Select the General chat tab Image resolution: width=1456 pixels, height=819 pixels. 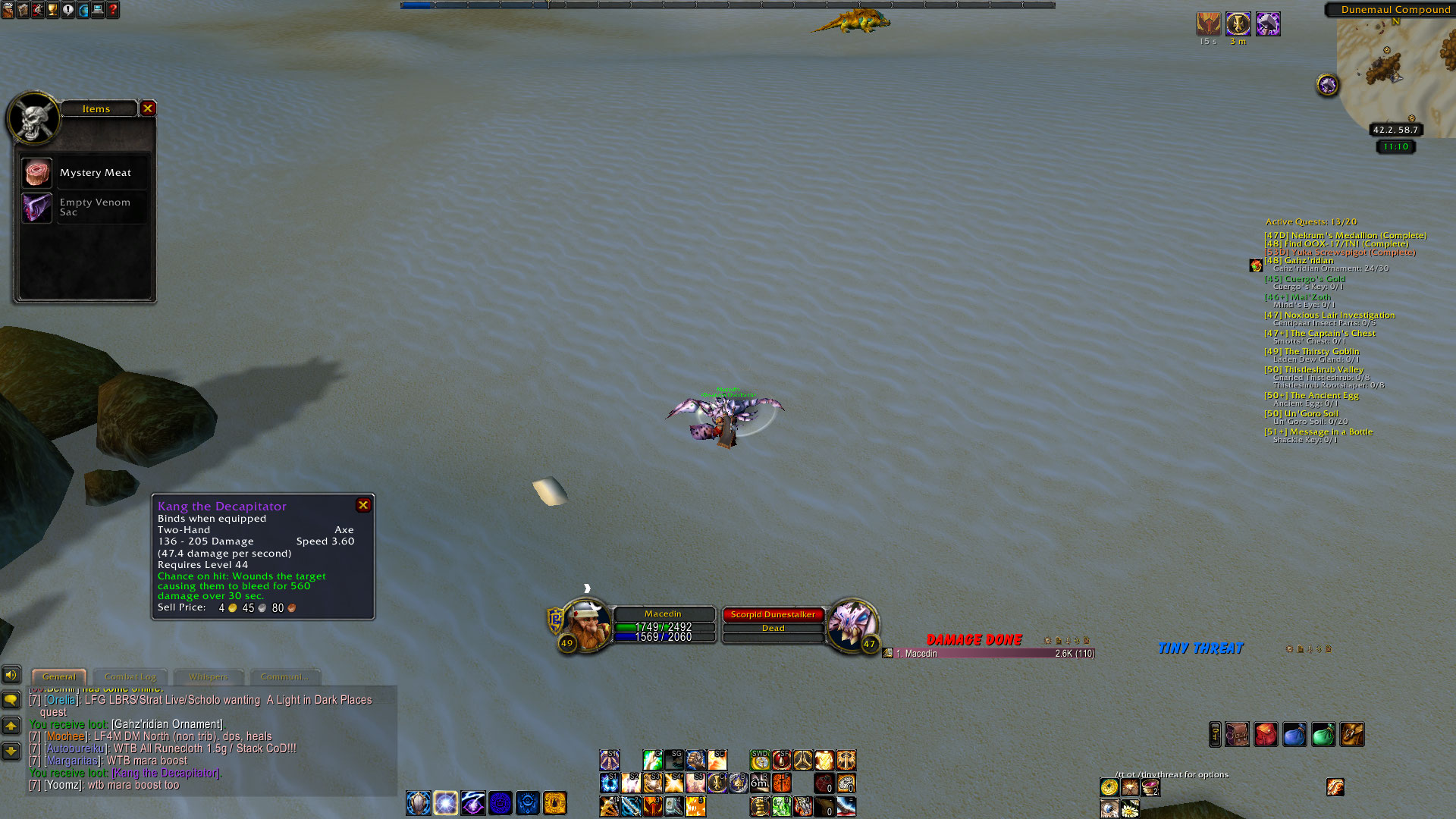point(59,676)
